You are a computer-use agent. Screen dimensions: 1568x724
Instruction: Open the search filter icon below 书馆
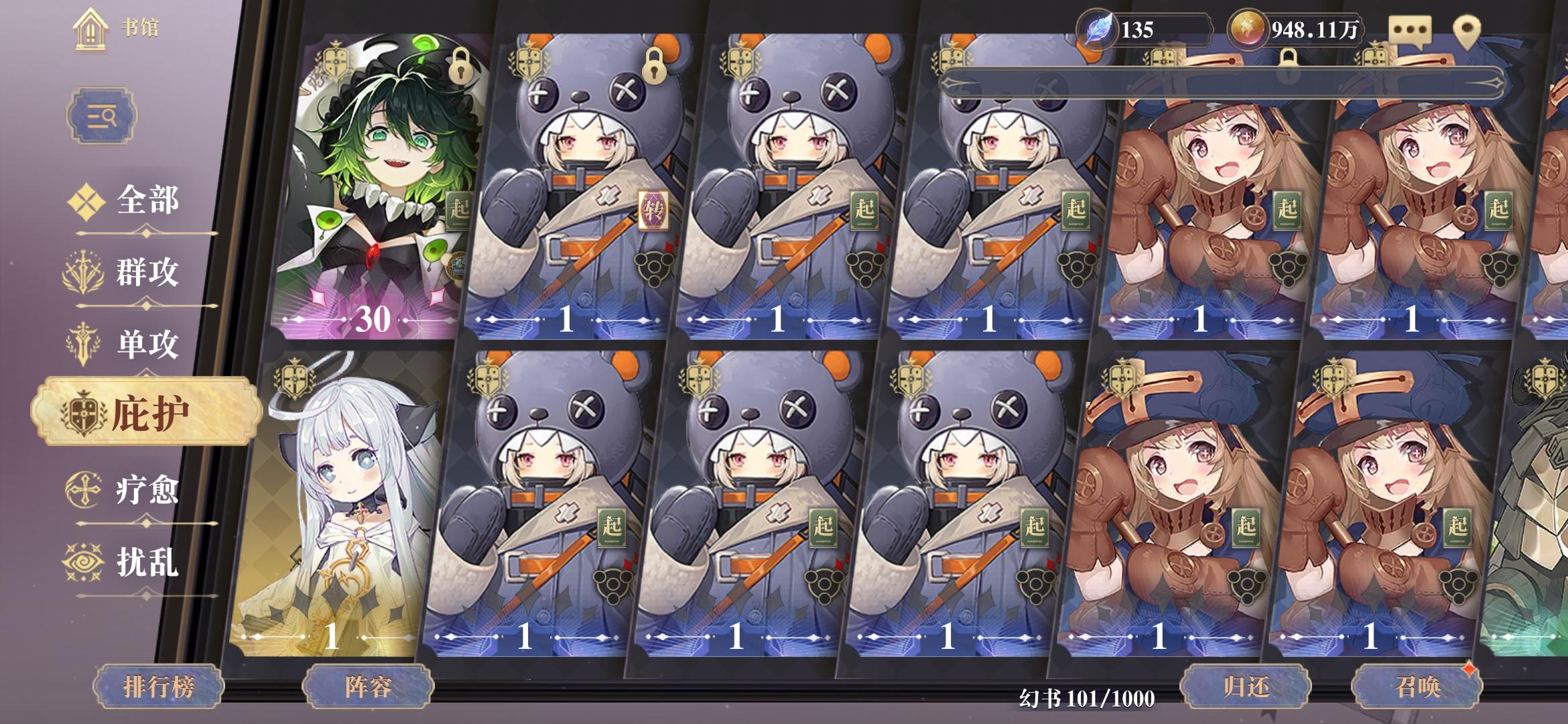click(101, 115)
